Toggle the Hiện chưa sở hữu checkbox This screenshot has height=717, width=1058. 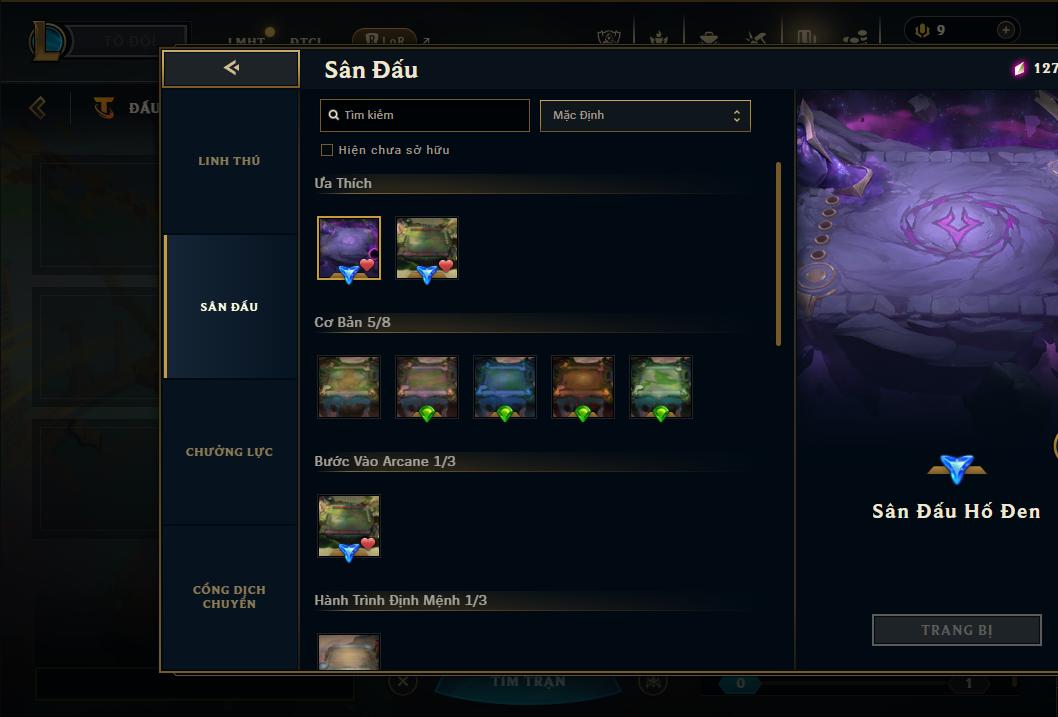click(326, 150)
